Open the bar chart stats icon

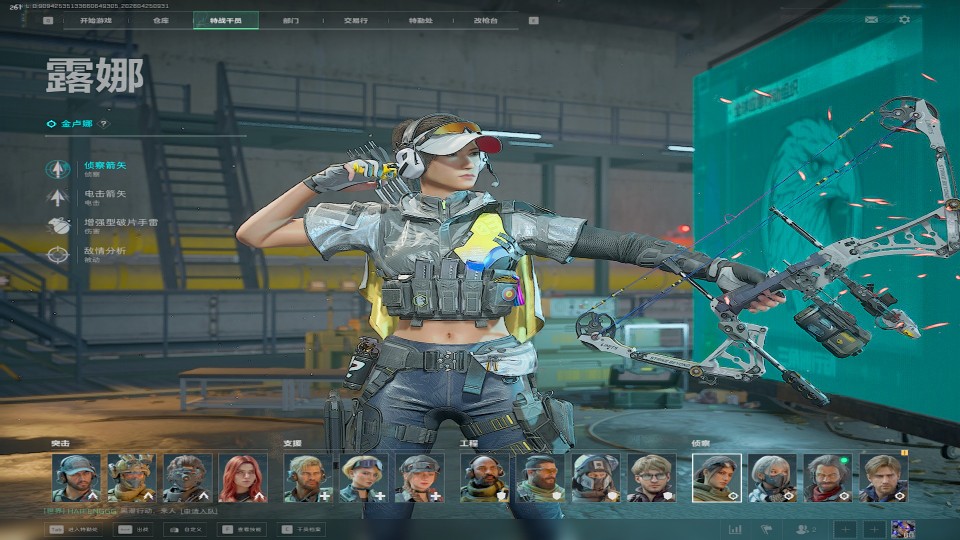735,529
